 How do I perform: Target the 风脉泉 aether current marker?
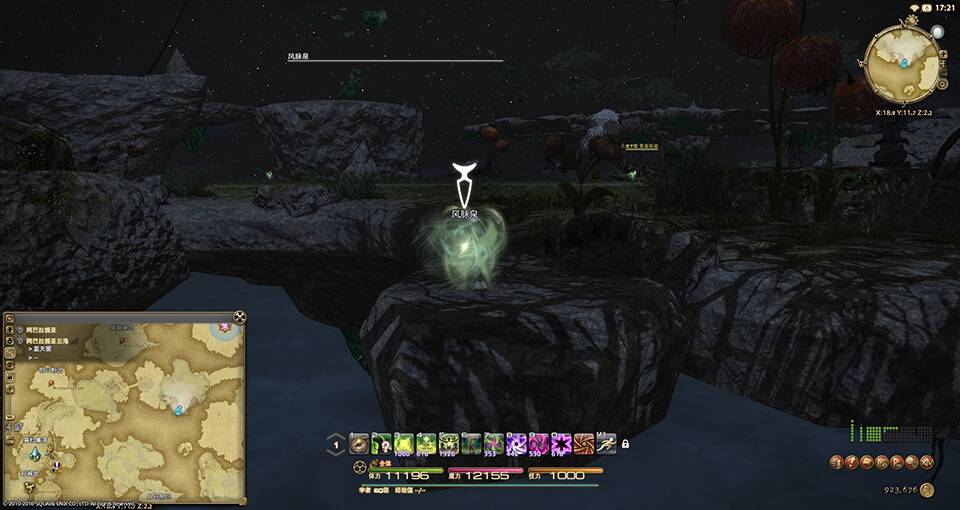pos(463,183)
